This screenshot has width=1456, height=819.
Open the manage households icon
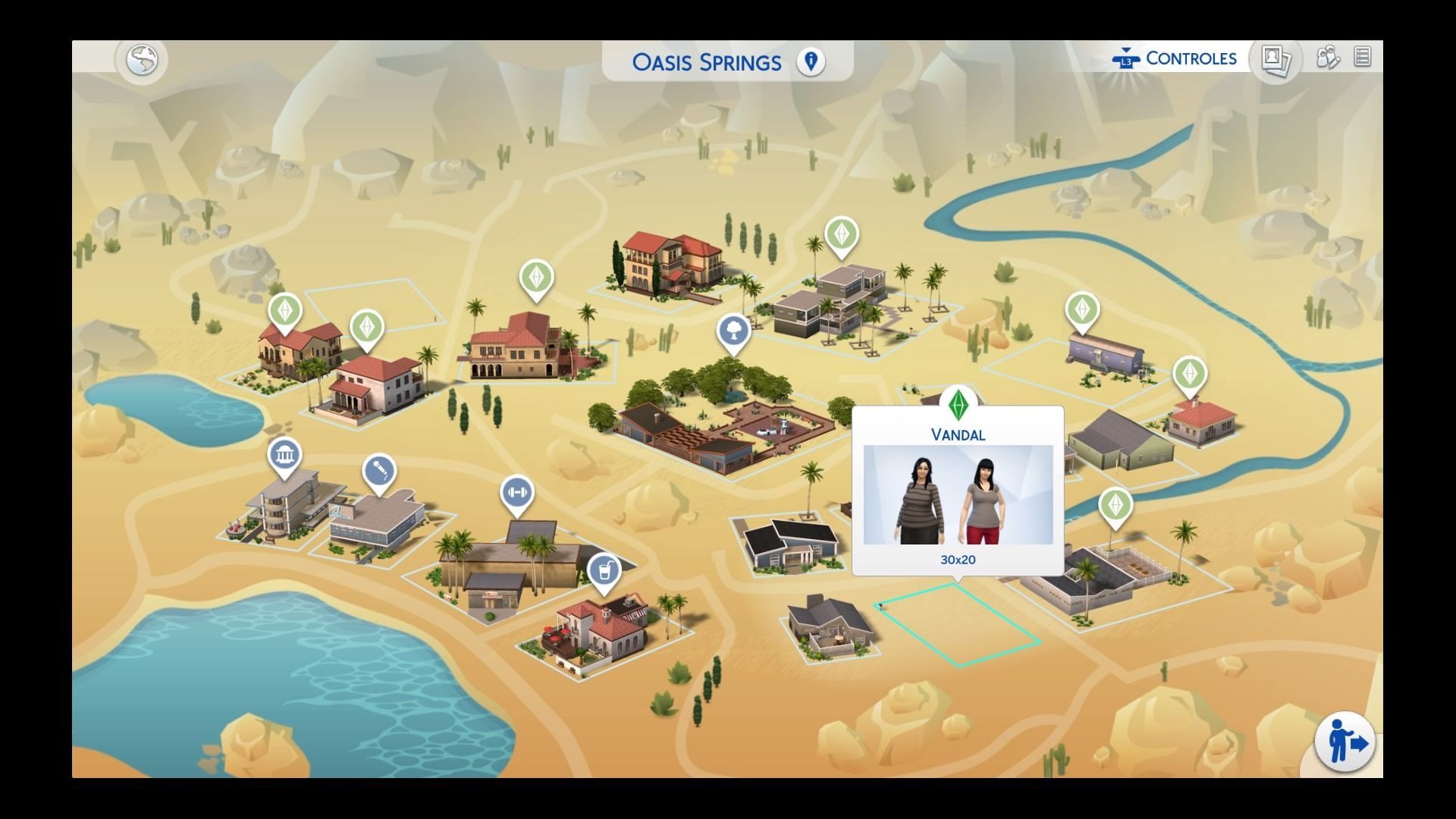(1328, 58)
